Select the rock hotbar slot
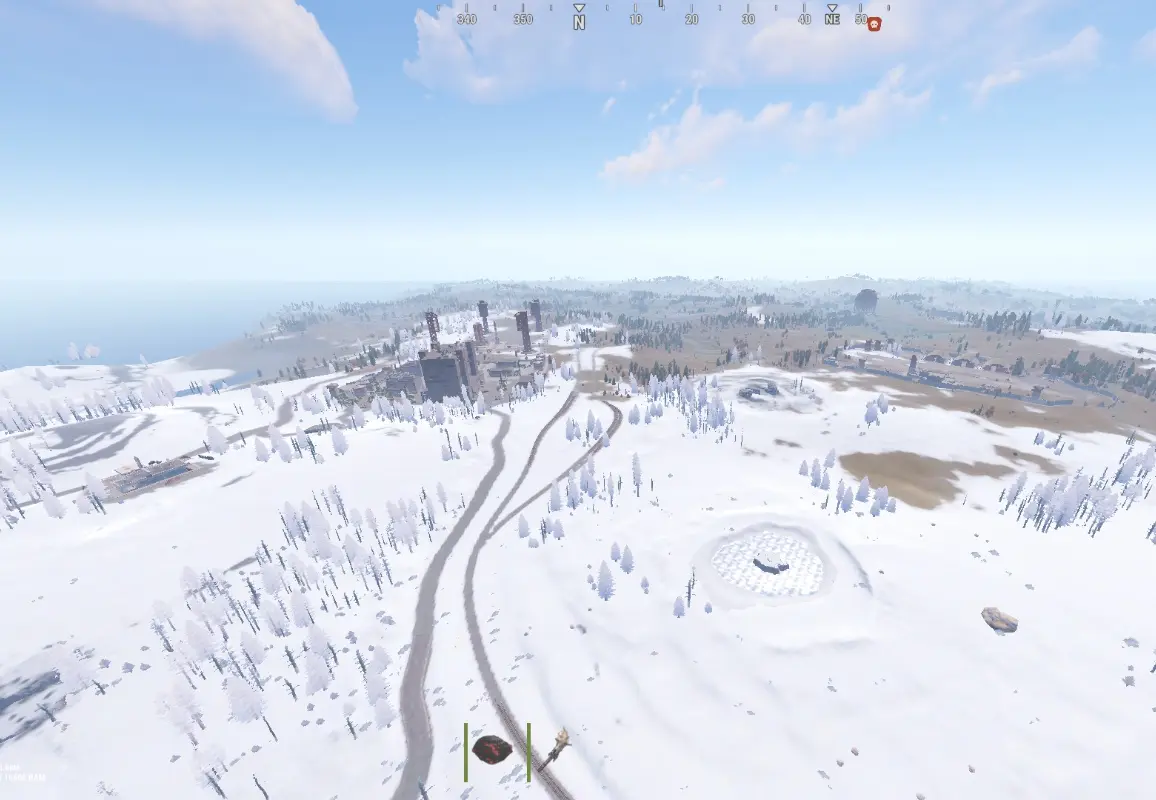Screen dimensions: 1156x800 tap(492, 749)
